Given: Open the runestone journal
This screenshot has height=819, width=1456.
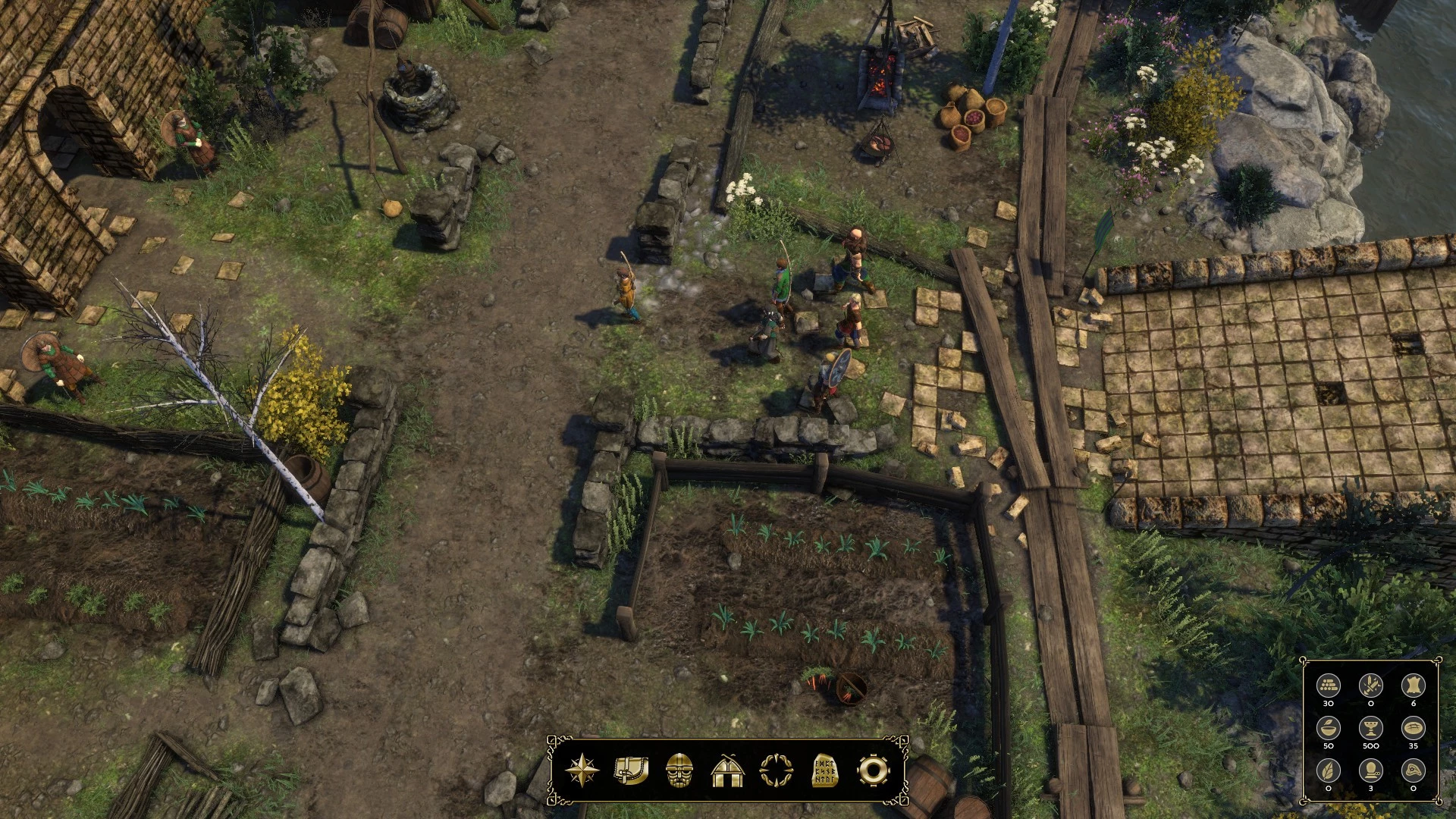Looking at the screenshot, I should [x=824, y=770].
